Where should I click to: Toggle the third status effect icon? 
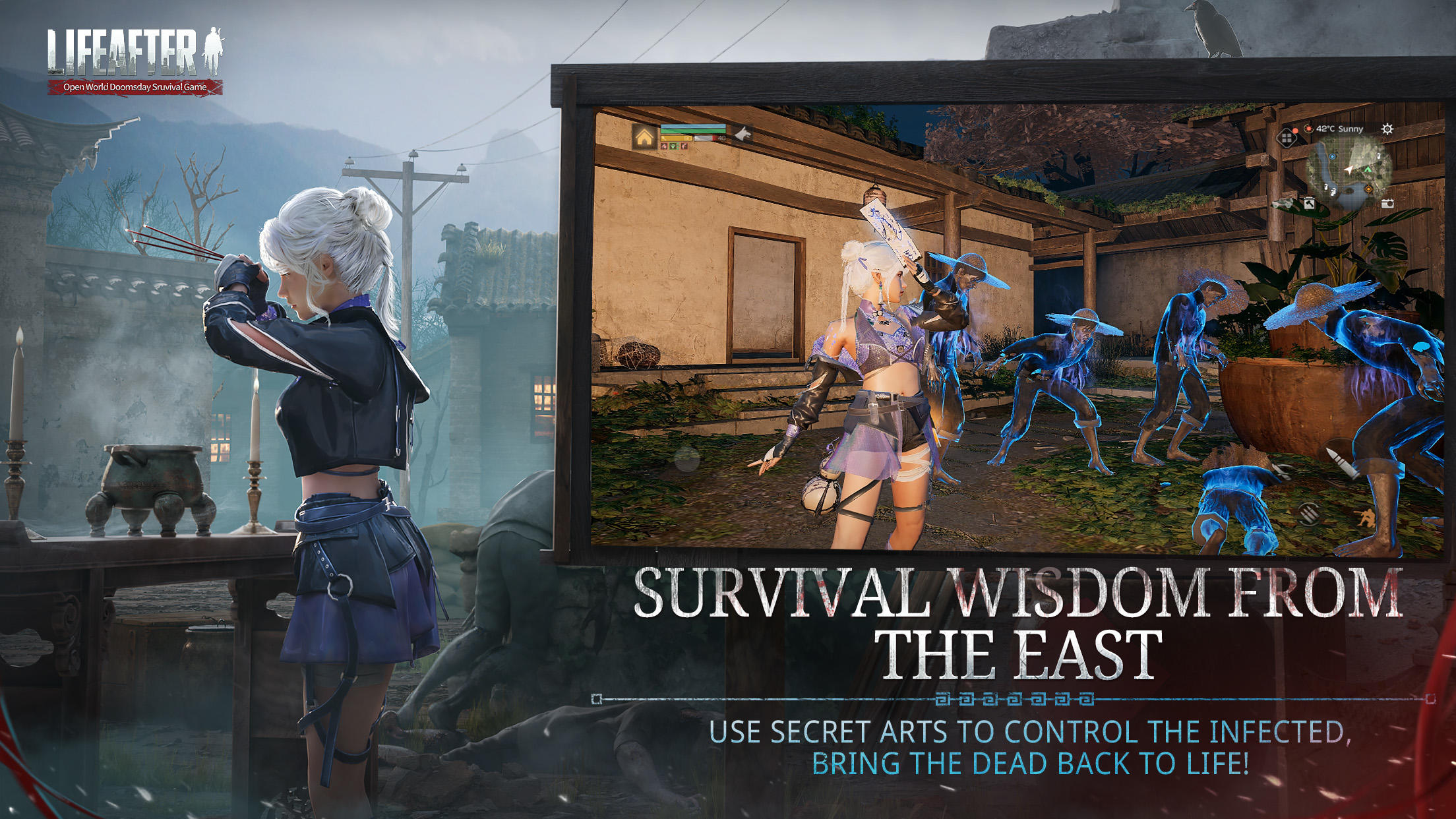684,147
